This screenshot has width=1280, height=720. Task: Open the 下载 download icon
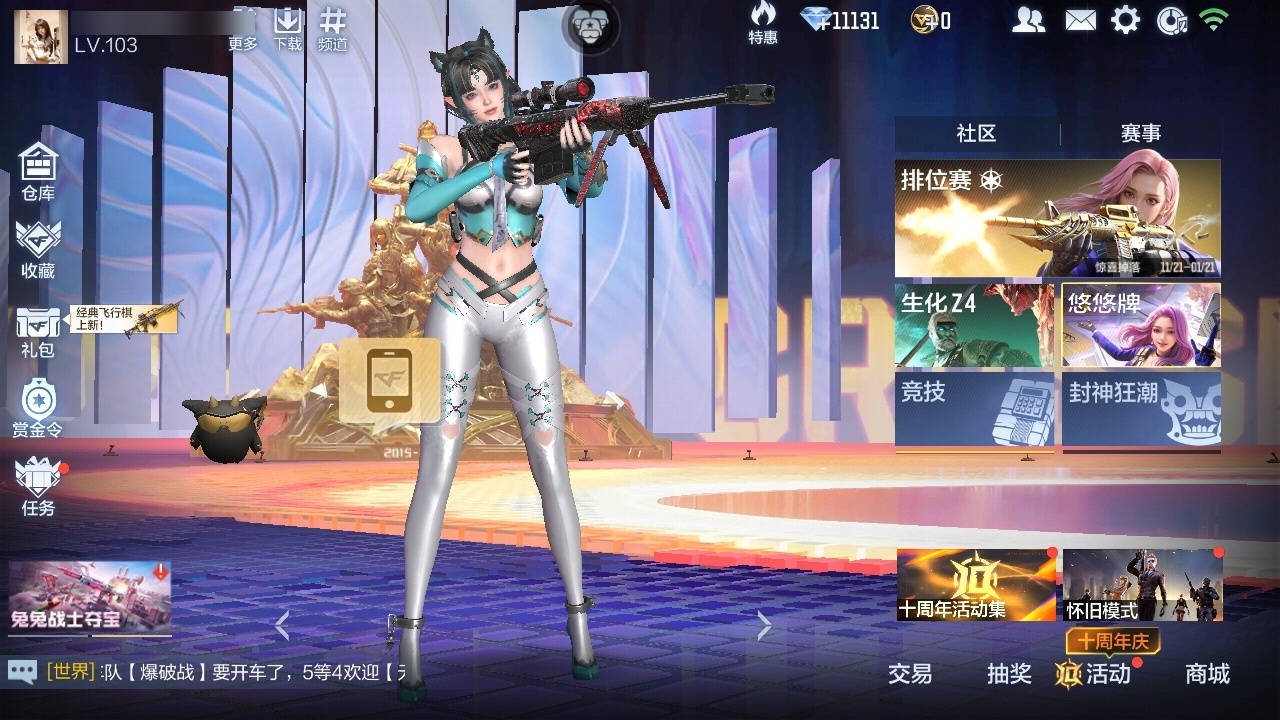[x=287, y=22]
